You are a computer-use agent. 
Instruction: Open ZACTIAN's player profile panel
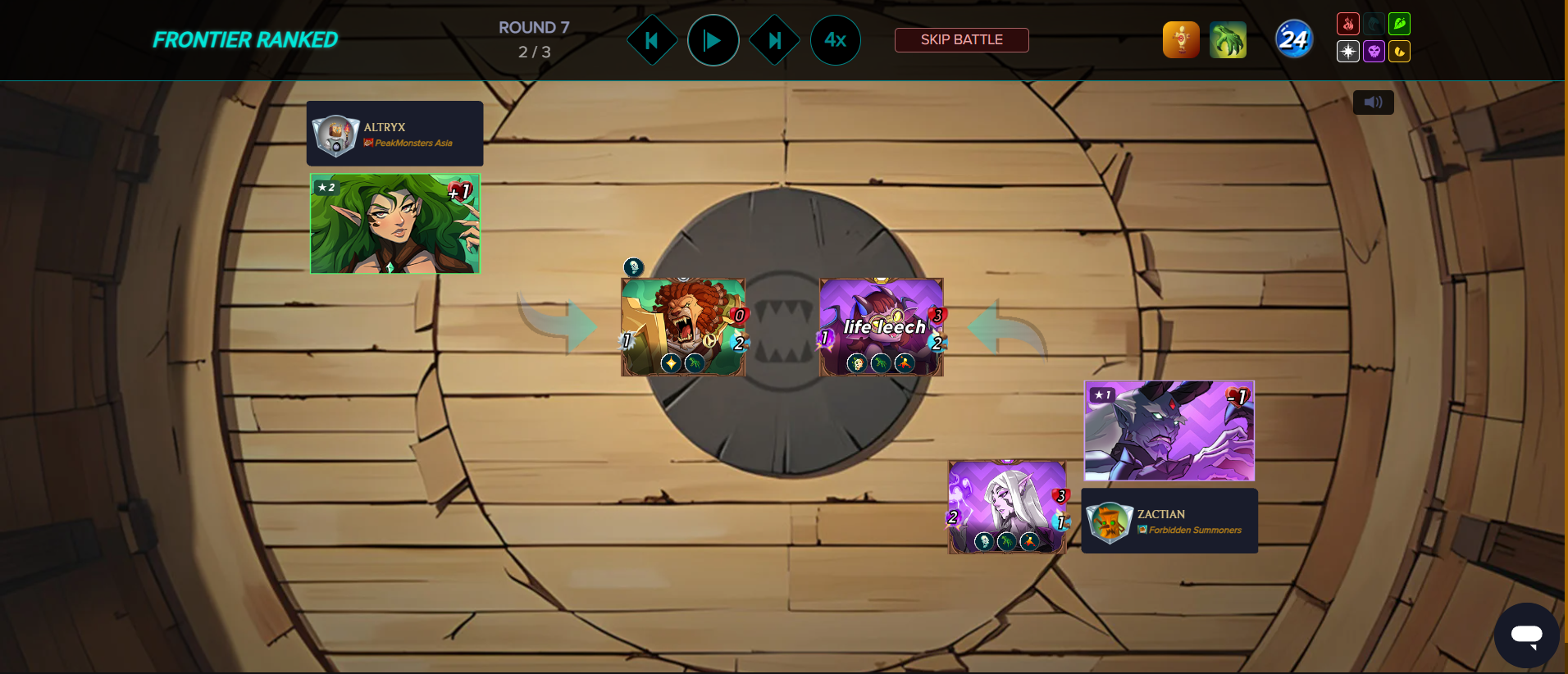[x=1169, y=521]
